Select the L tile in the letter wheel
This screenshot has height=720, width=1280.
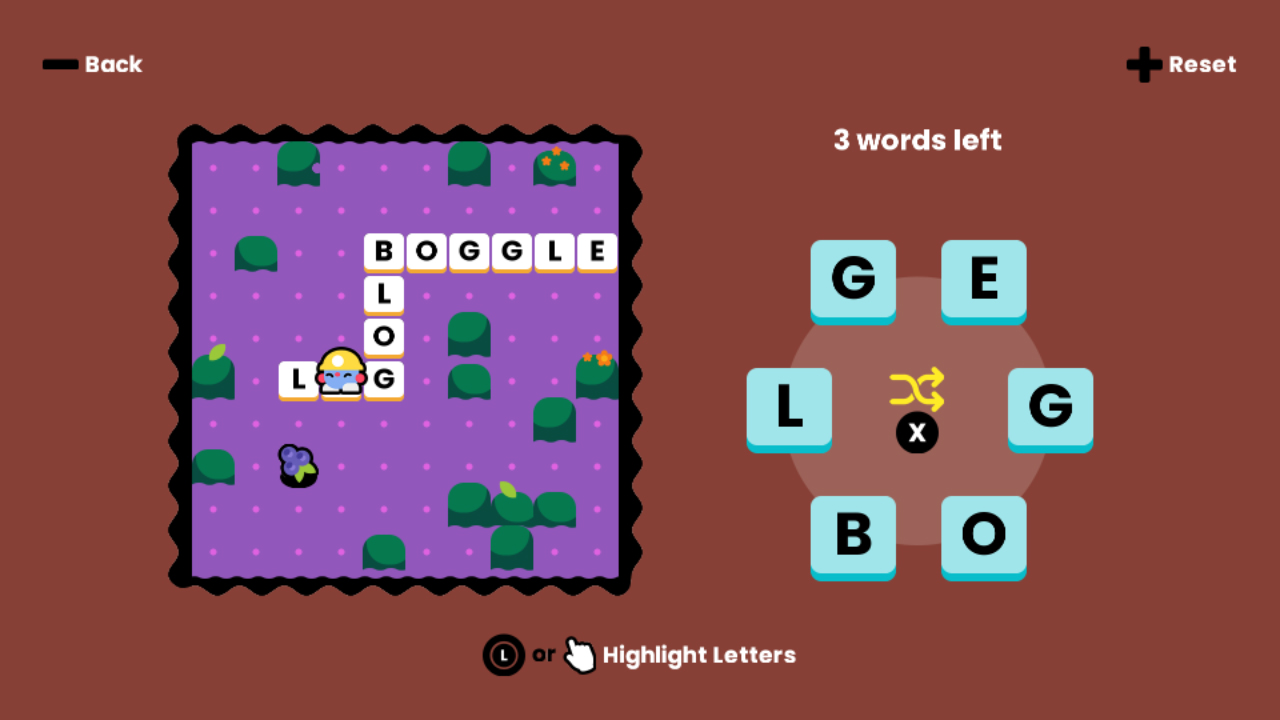[789, 409]
